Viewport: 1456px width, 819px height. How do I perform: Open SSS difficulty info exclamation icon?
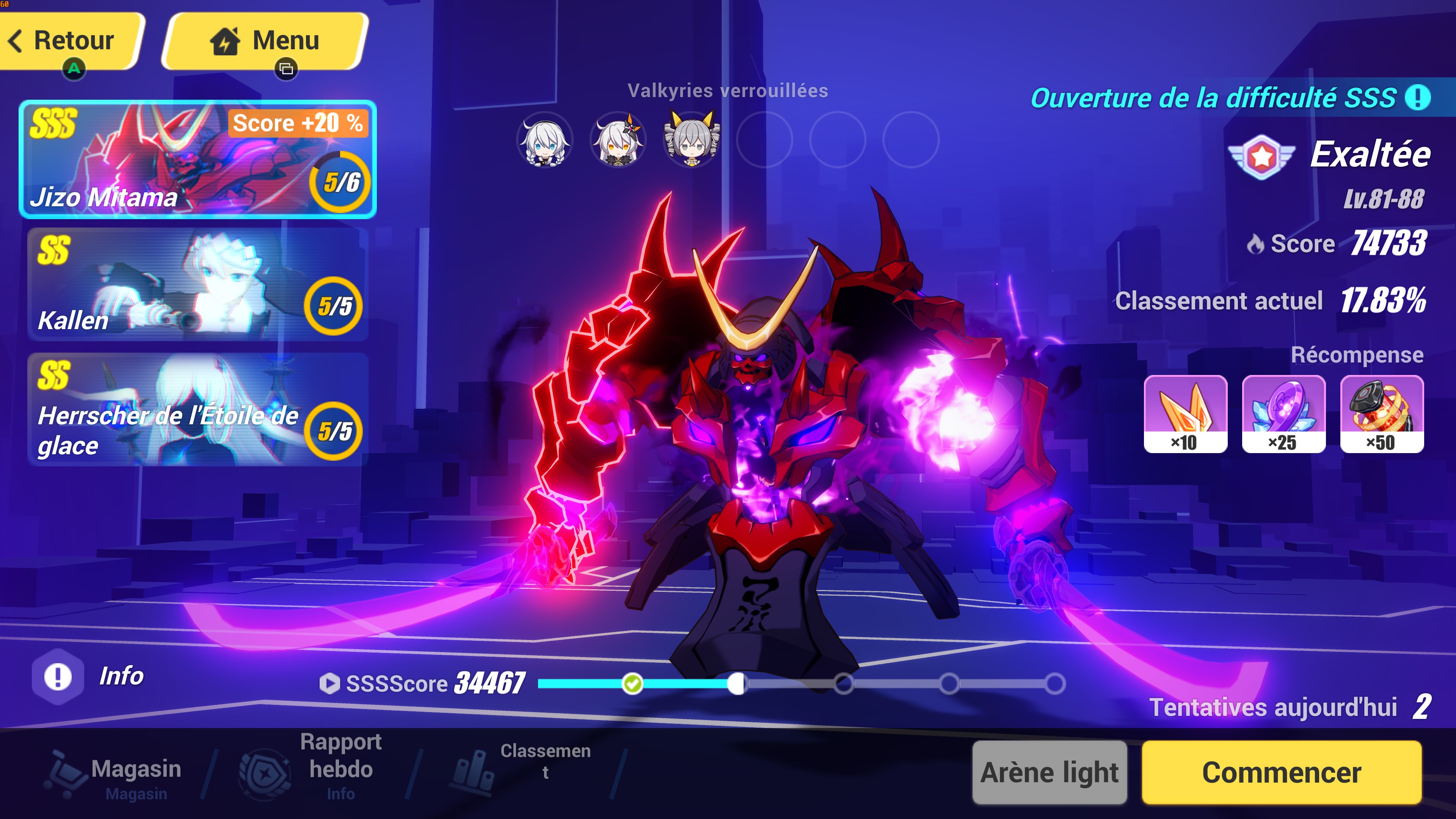(x=1418, y=97)
